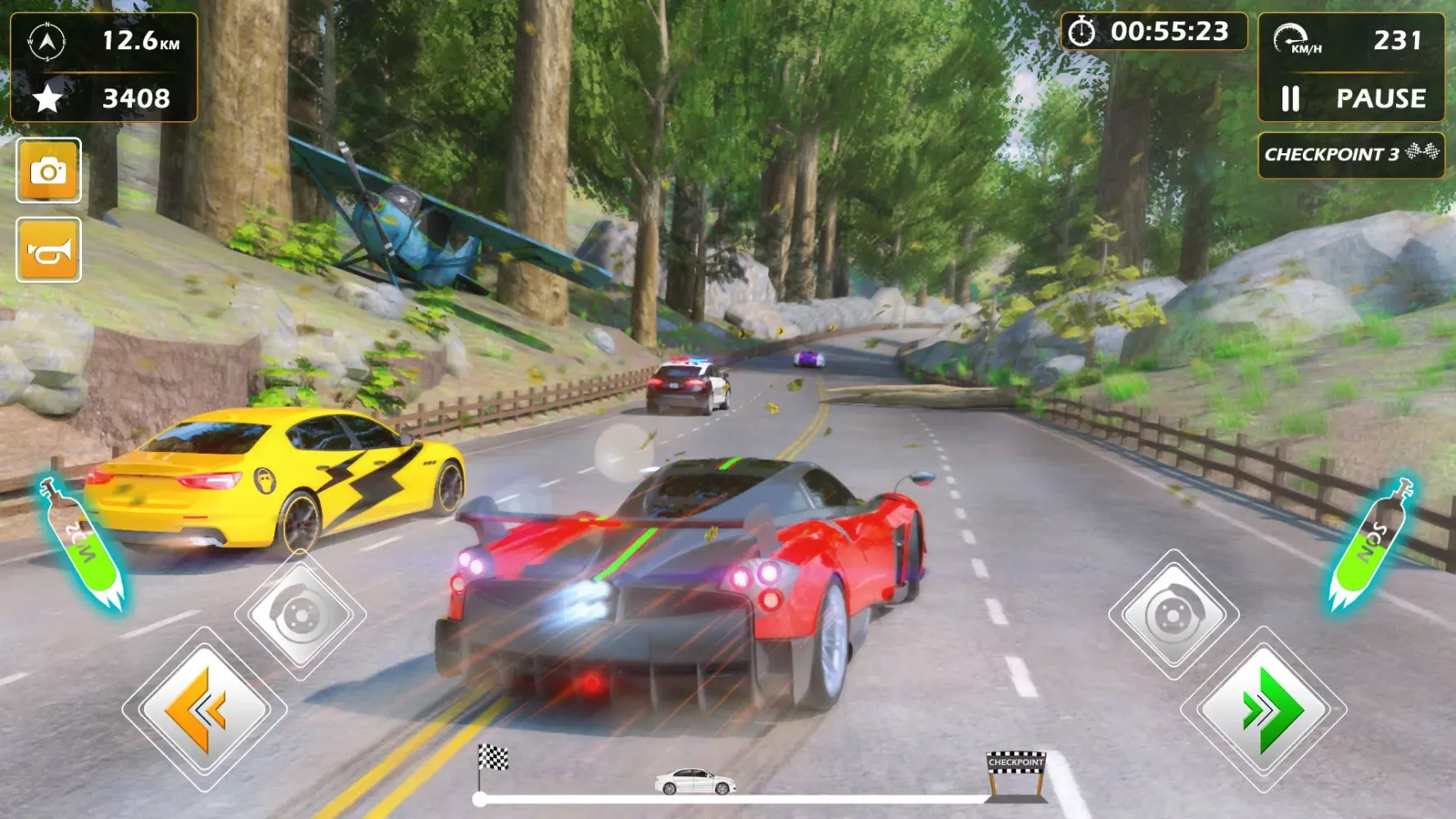Tap the stopwatch timer icon
Screen dimensions: 1456x819
point(1083,31)
